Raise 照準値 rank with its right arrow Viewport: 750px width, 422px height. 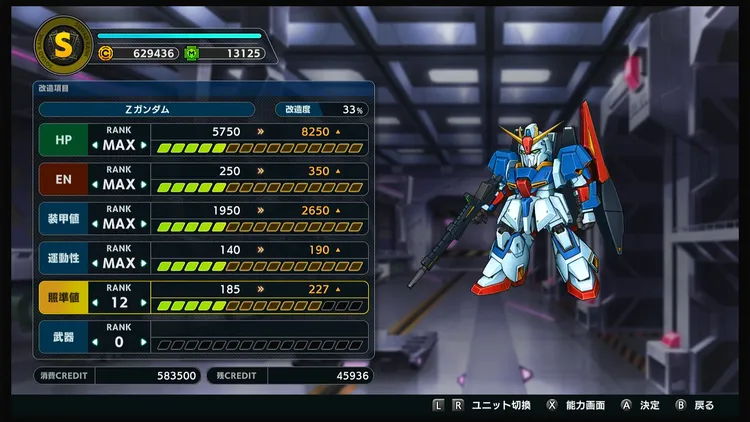pyautogui.click(x=143, y=303)
